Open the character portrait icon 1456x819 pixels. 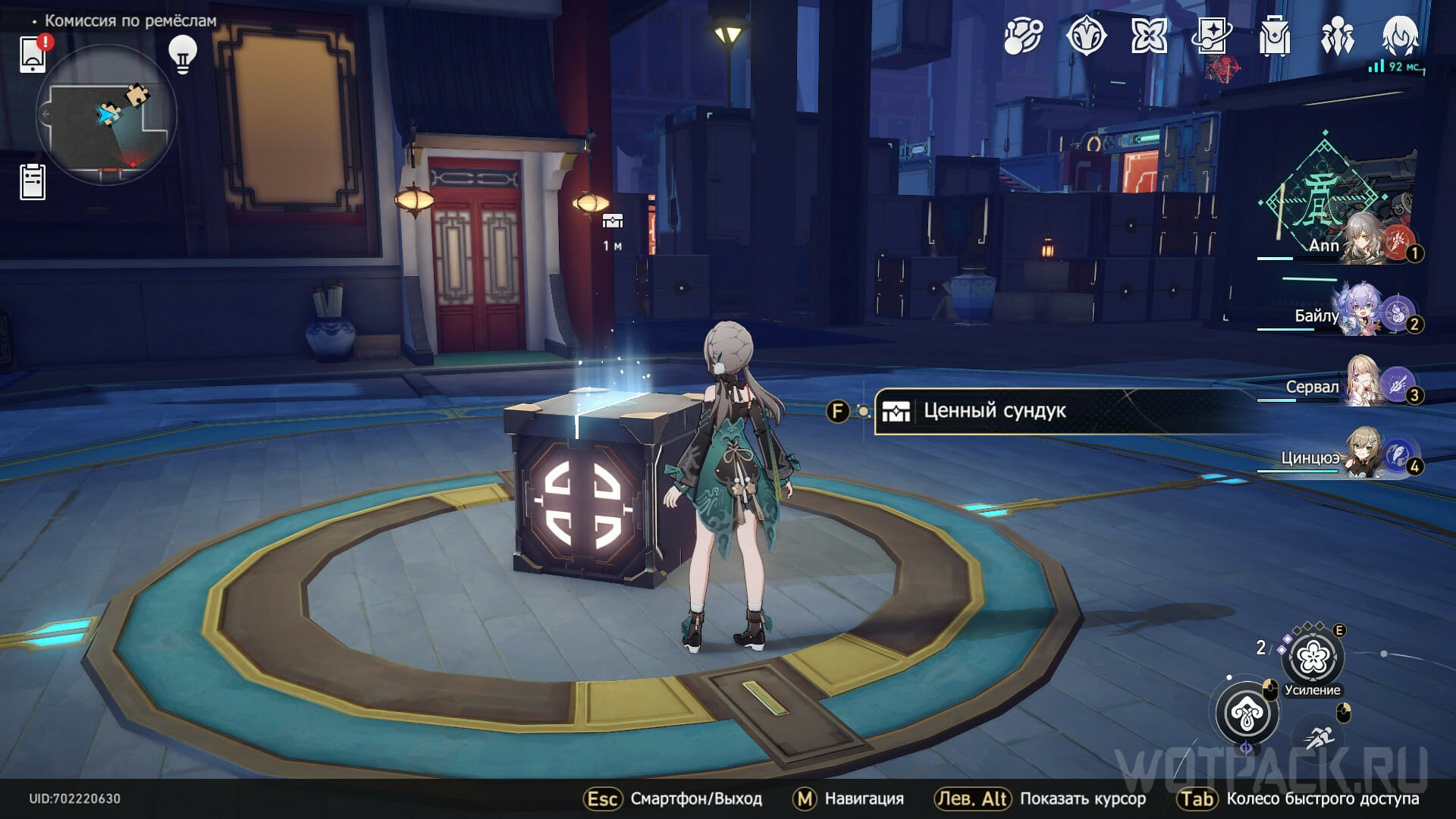click(1400, 36)
